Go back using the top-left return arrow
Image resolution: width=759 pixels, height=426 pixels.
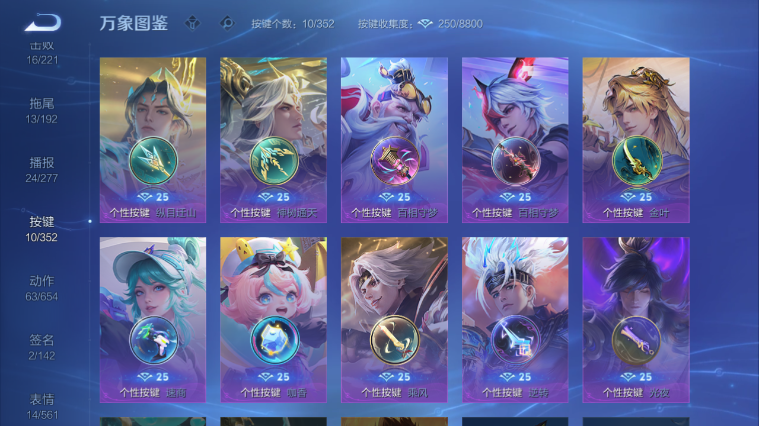point(42,22)
